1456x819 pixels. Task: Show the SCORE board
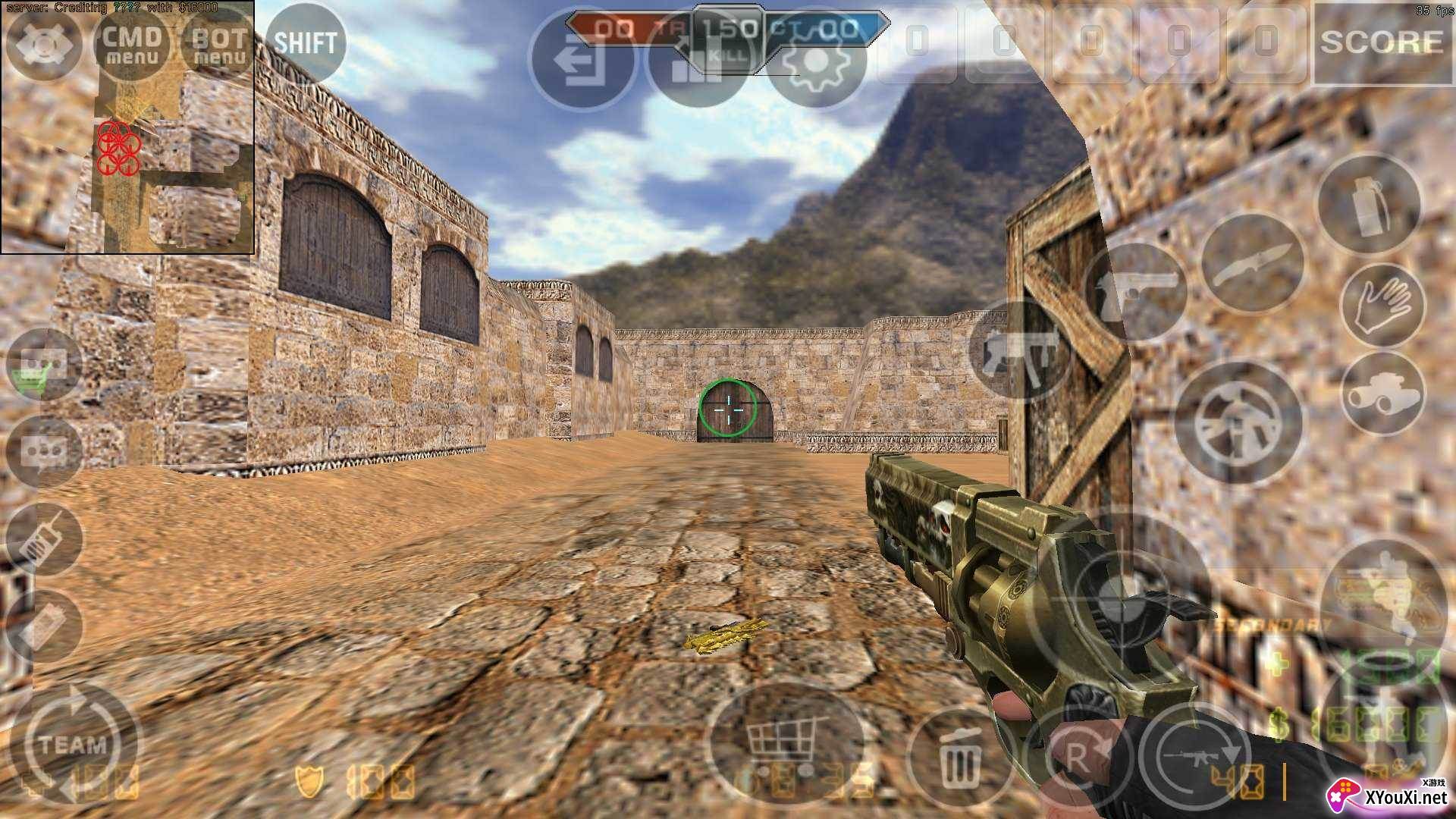[1382, 42]
